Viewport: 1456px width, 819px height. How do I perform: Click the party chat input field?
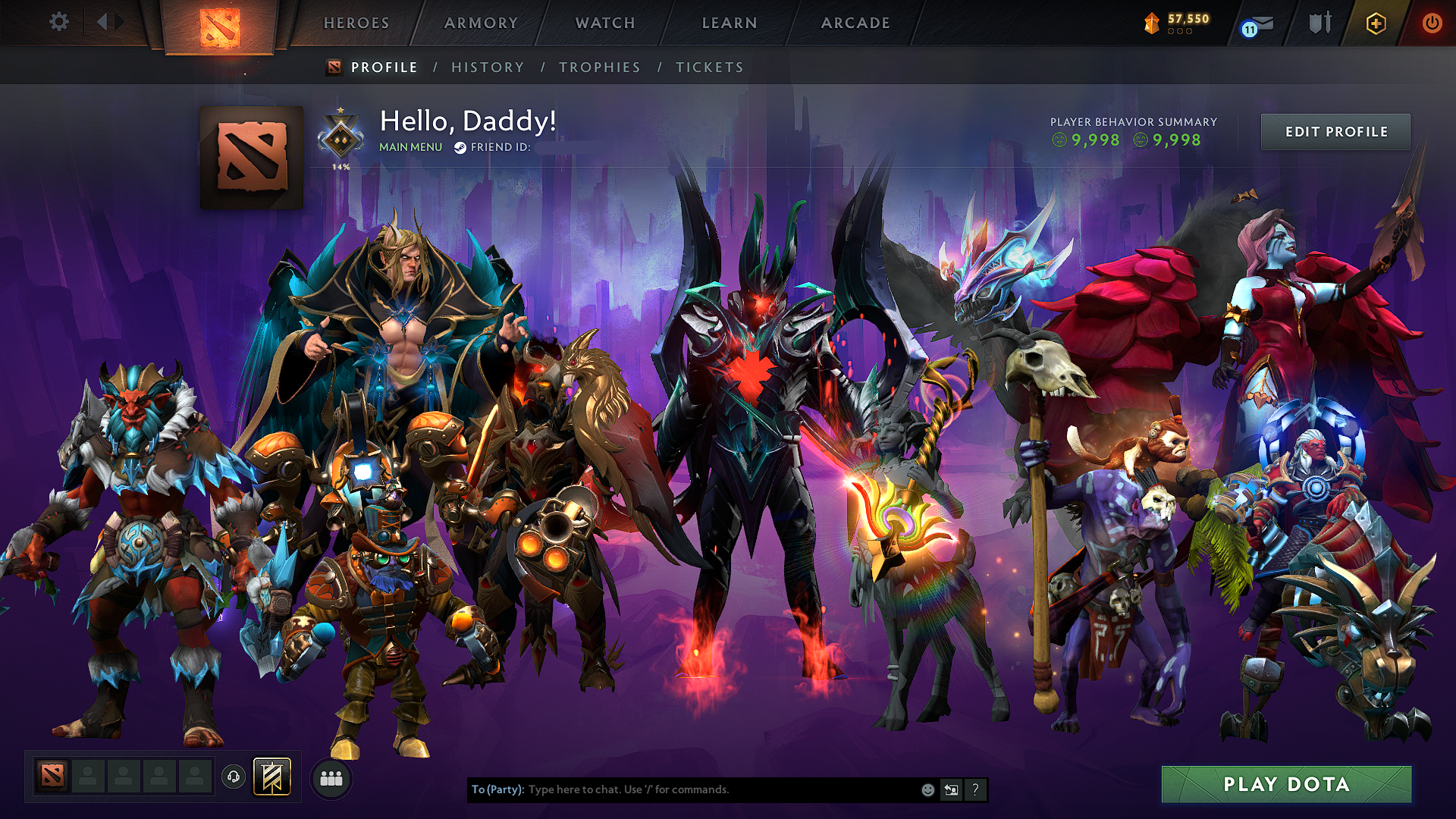click(682, 789)
